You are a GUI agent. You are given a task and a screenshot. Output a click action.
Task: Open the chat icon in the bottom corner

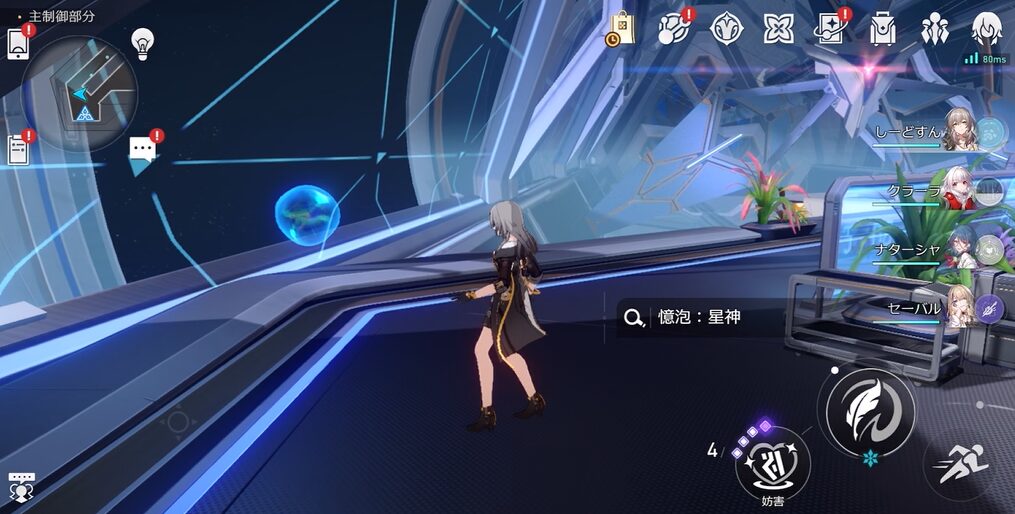tap(21, 486)
